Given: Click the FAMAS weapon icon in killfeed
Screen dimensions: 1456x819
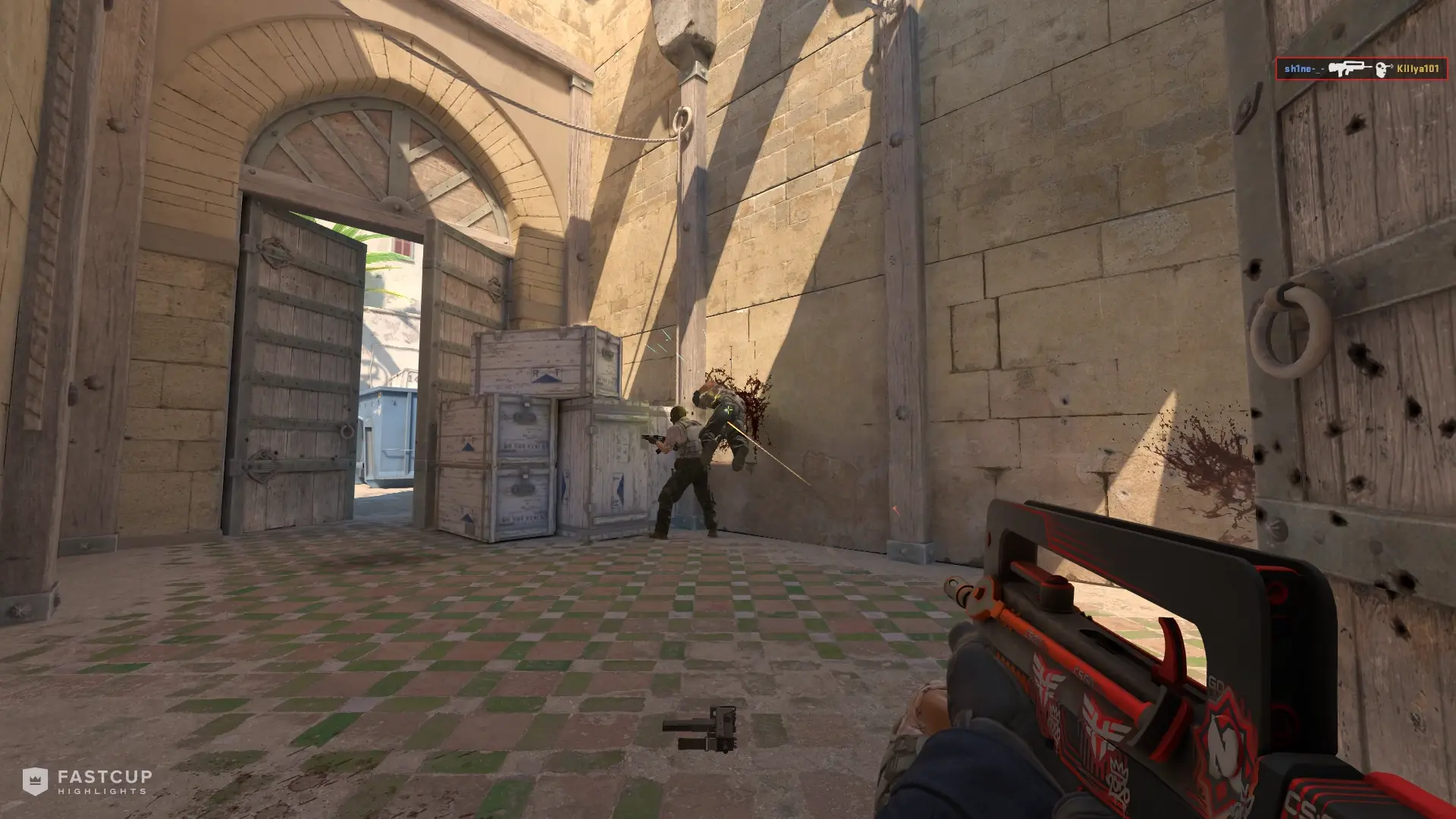Looking at the screenshot, I should click(x=1350, y=67).
